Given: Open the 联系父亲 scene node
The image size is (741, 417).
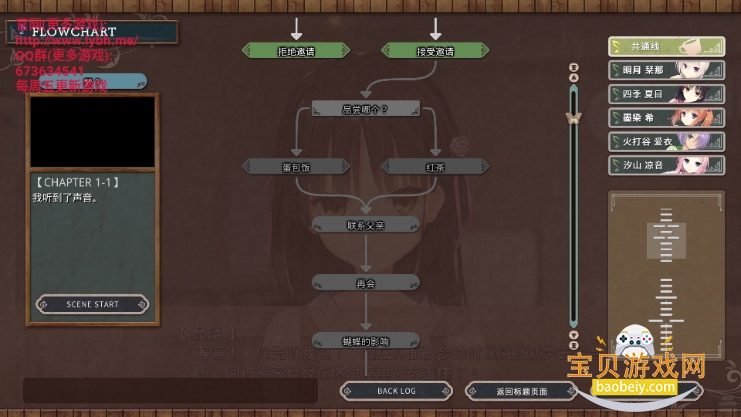Looking at the screenshot, I should [365, 225].
